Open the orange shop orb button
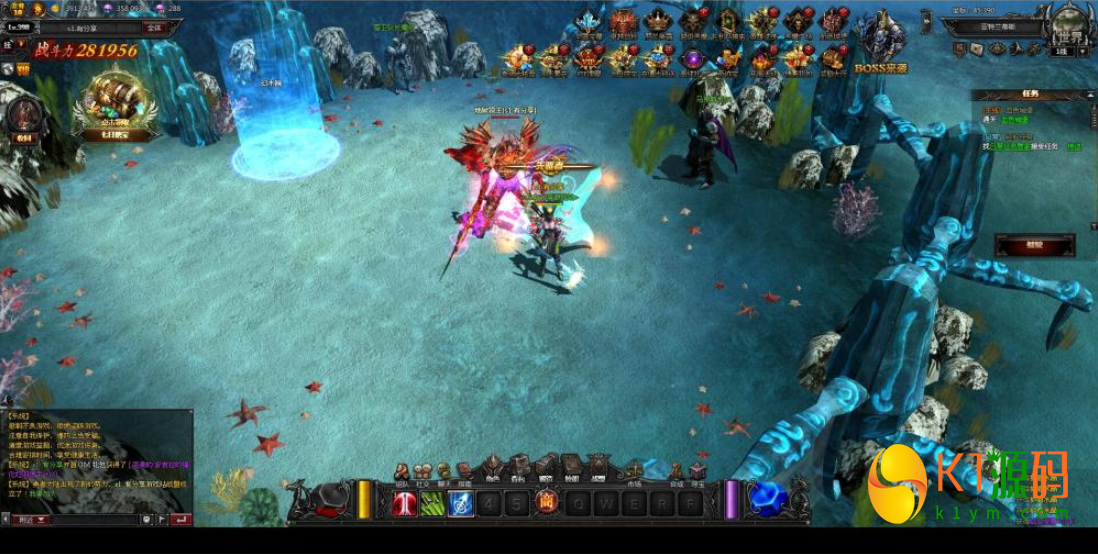This screenshot has width=1098, height=554. [546, 502]
